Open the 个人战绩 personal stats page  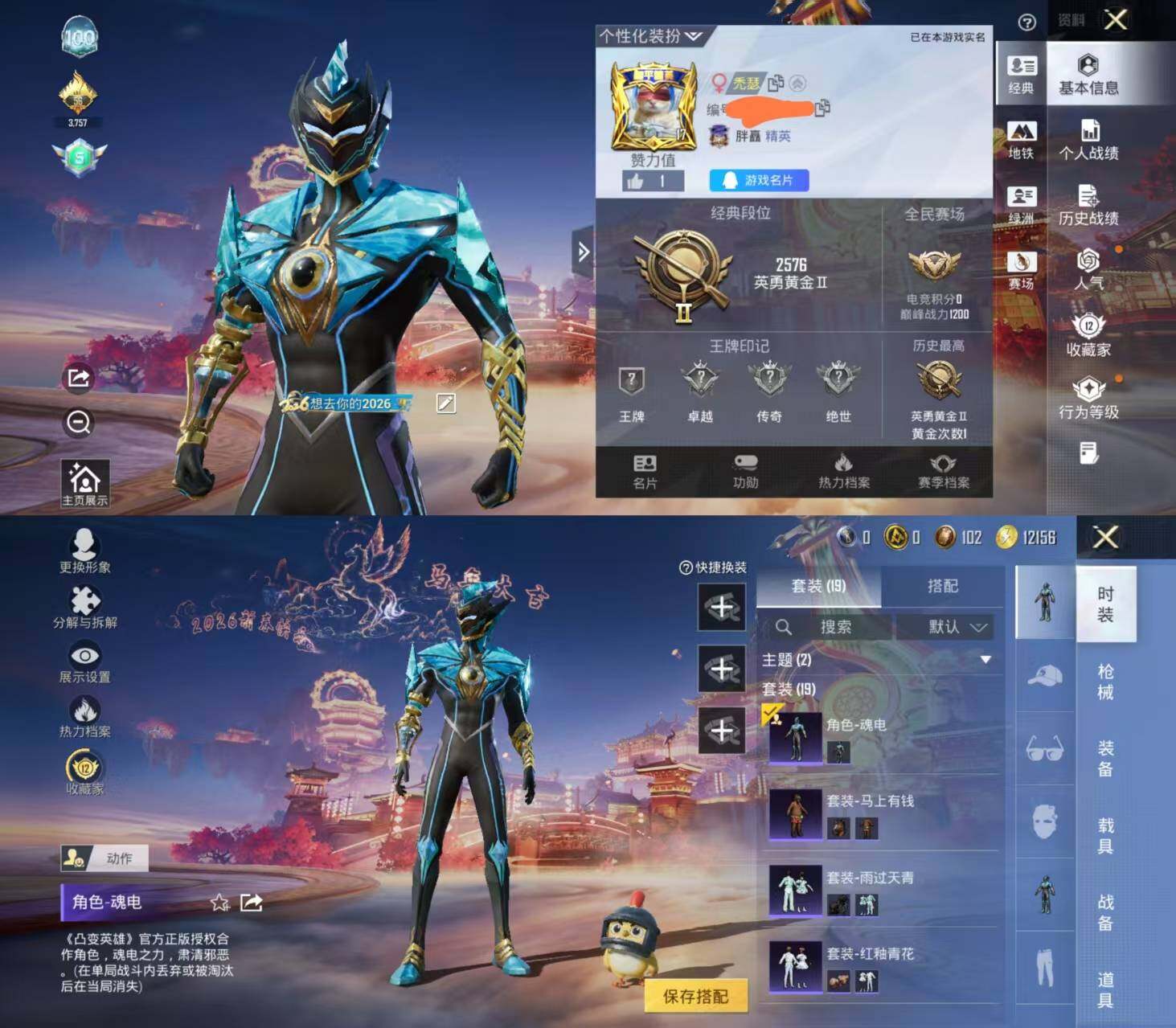click(x=1088, y=140)
